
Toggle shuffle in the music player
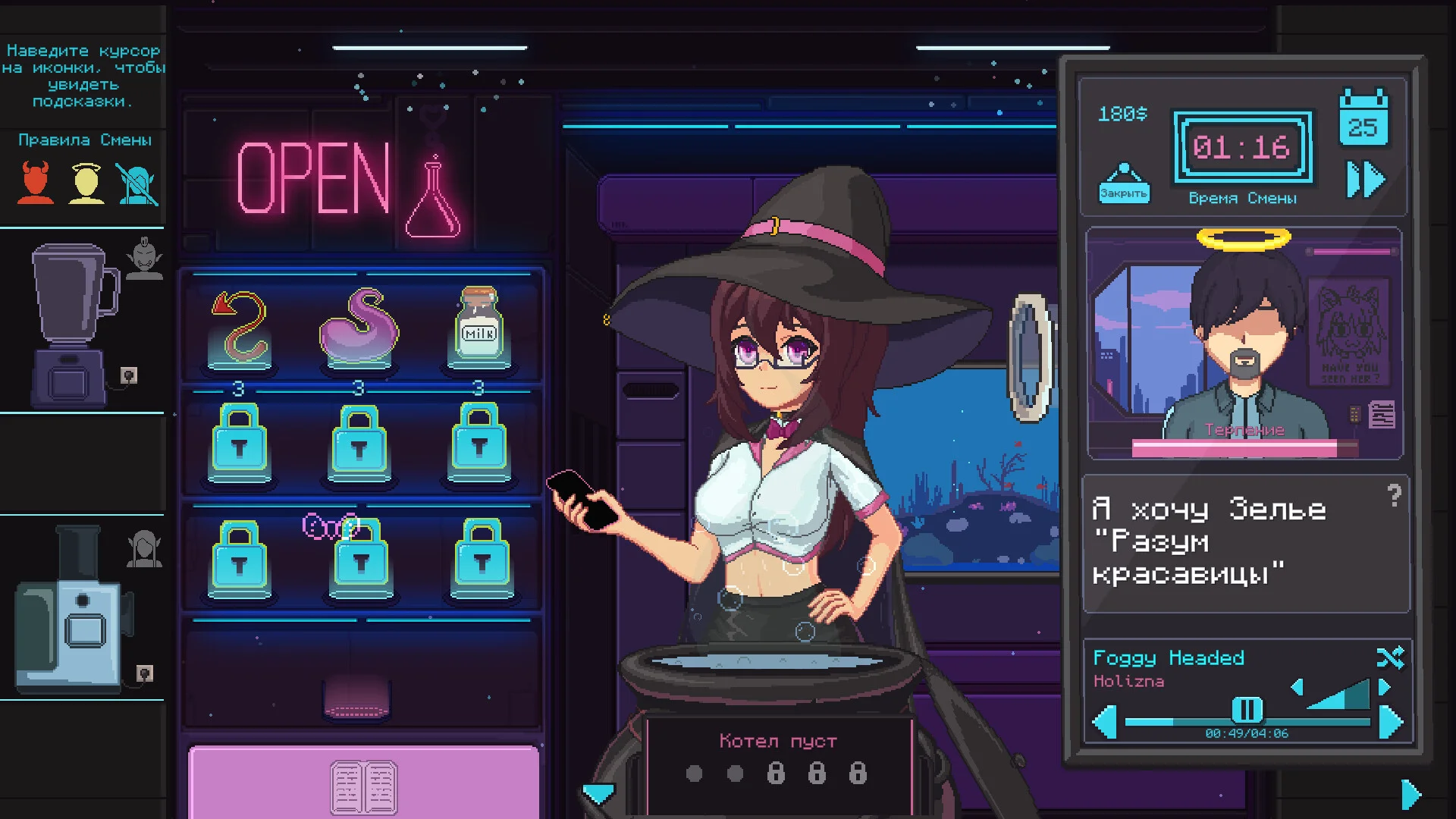pos(1390,657)
